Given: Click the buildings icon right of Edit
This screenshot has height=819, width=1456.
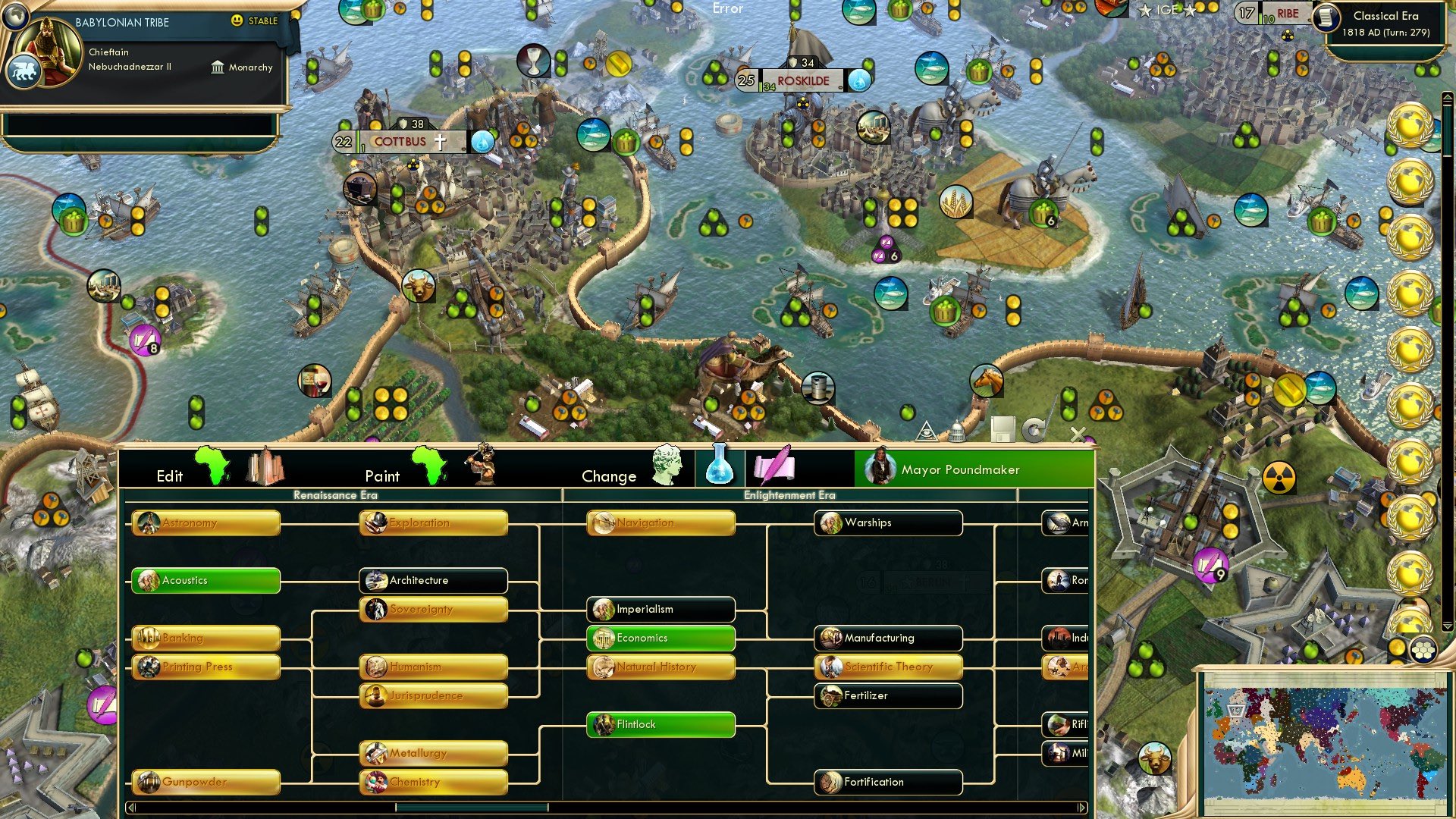Looking at the screenshot, I should [x=264, y=469].
